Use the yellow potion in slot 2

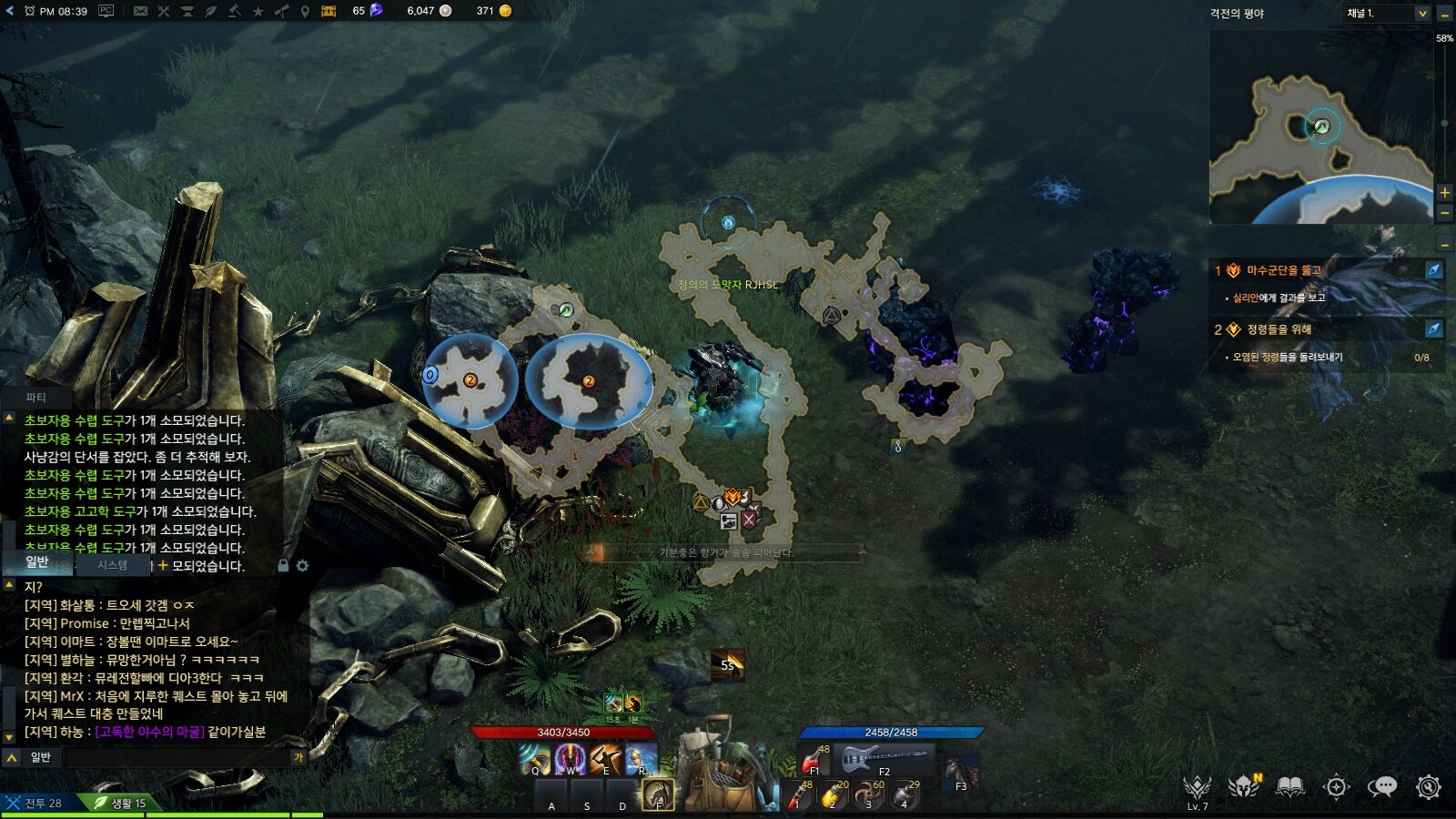tap(833, 795)
